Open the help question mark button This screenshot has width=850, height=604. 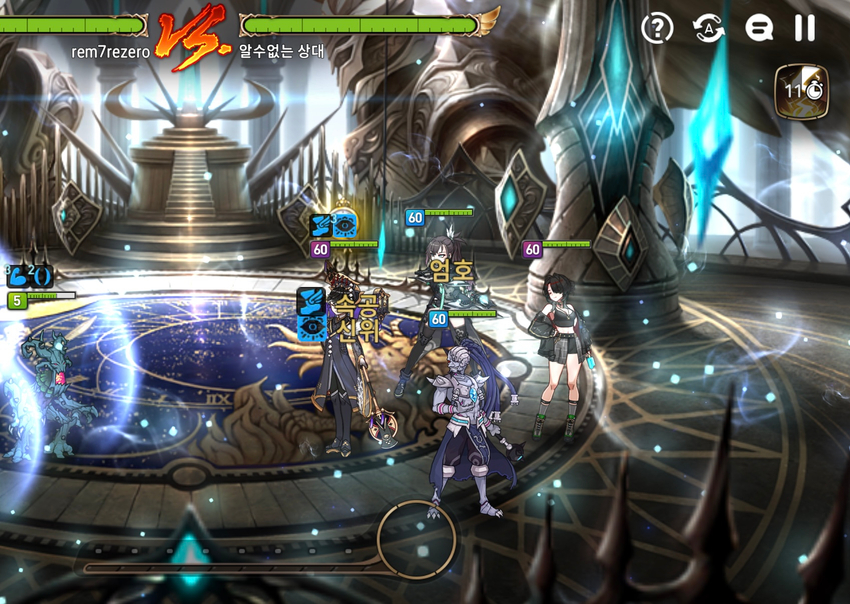656,28
